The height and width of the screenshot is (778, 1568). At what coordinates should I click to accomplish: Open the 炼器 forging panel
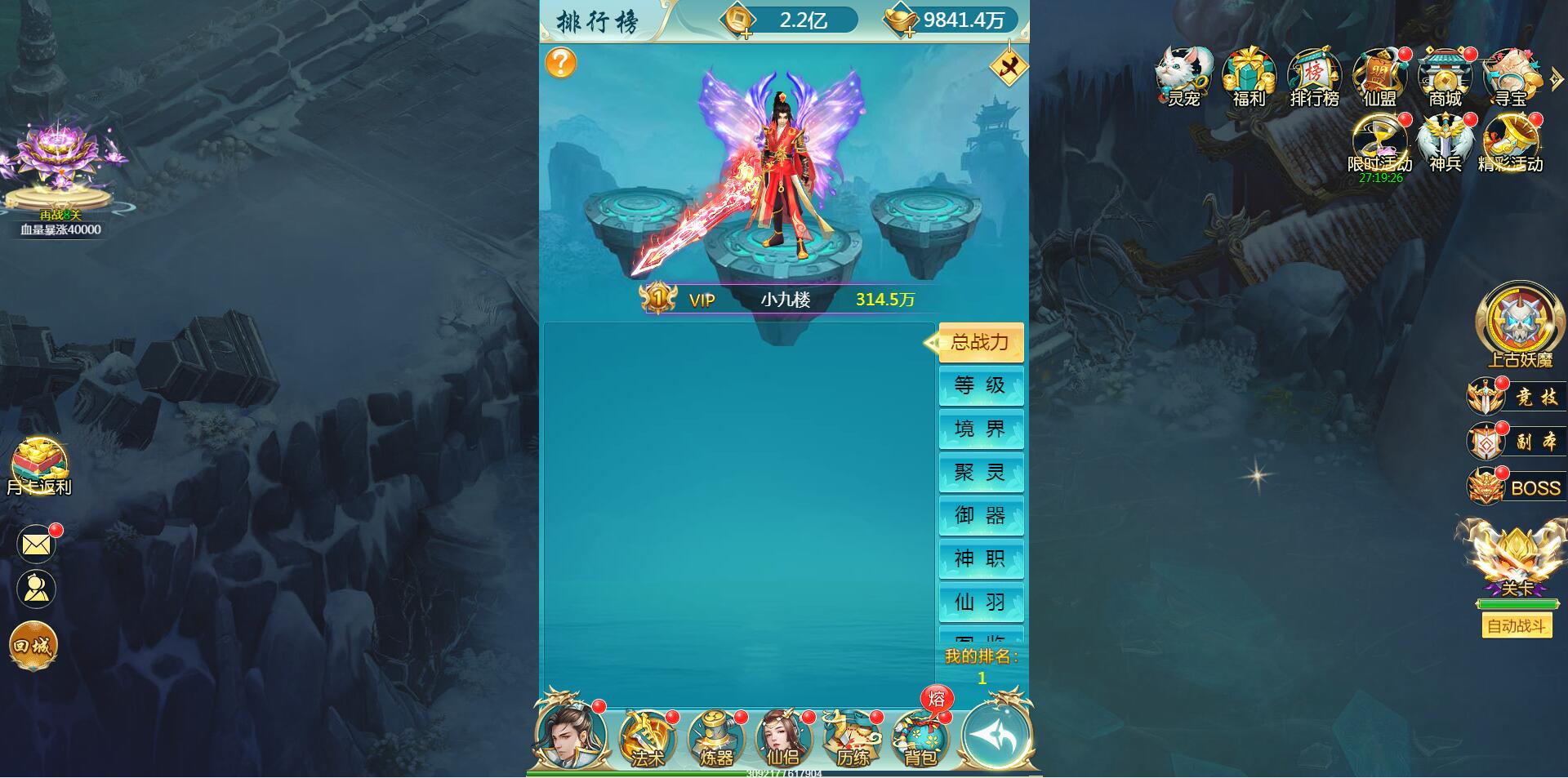715,739
